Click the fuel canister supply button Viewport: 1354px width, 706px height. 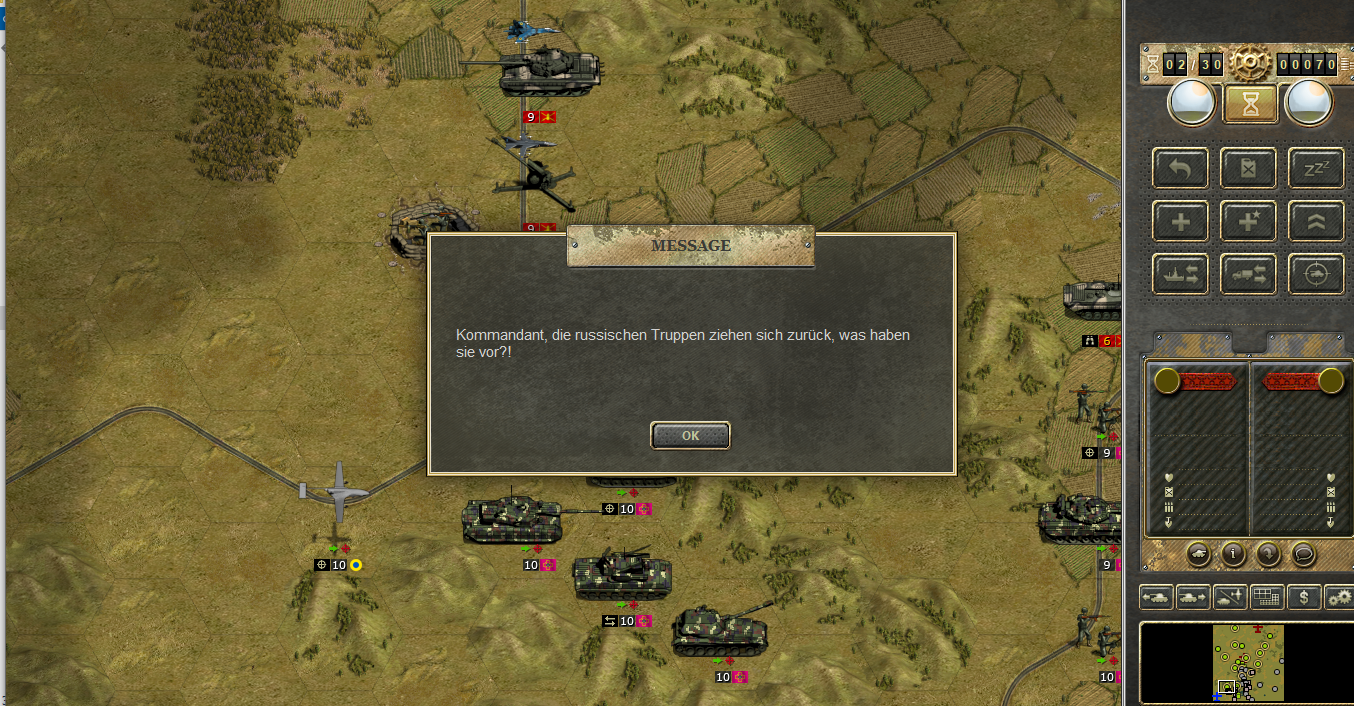[x=1248, y=168]
